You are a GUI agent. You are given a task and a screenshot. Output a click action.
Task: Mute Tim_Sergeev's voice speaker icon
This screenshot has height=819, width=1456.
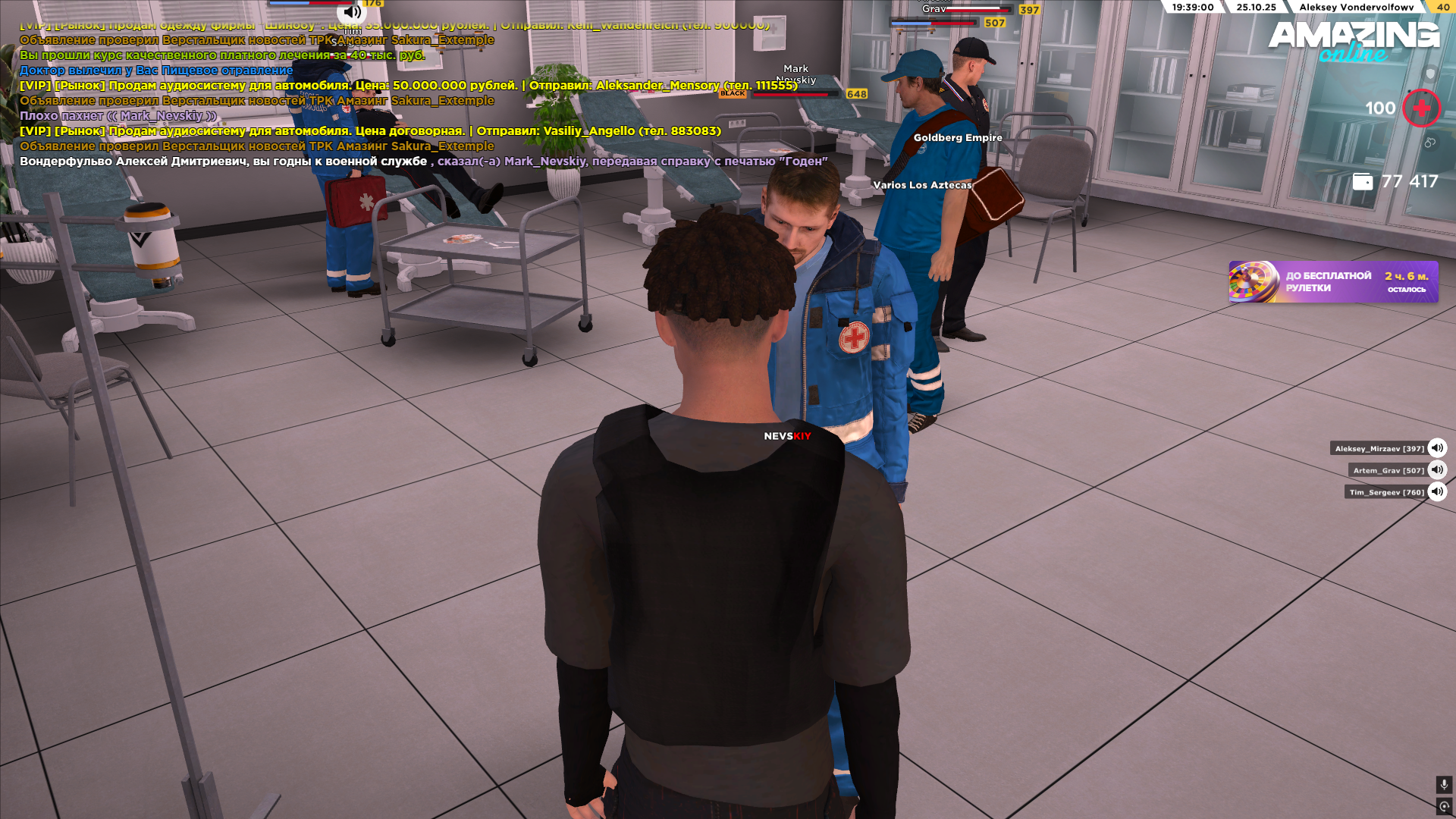click(x=1437, y=492)
